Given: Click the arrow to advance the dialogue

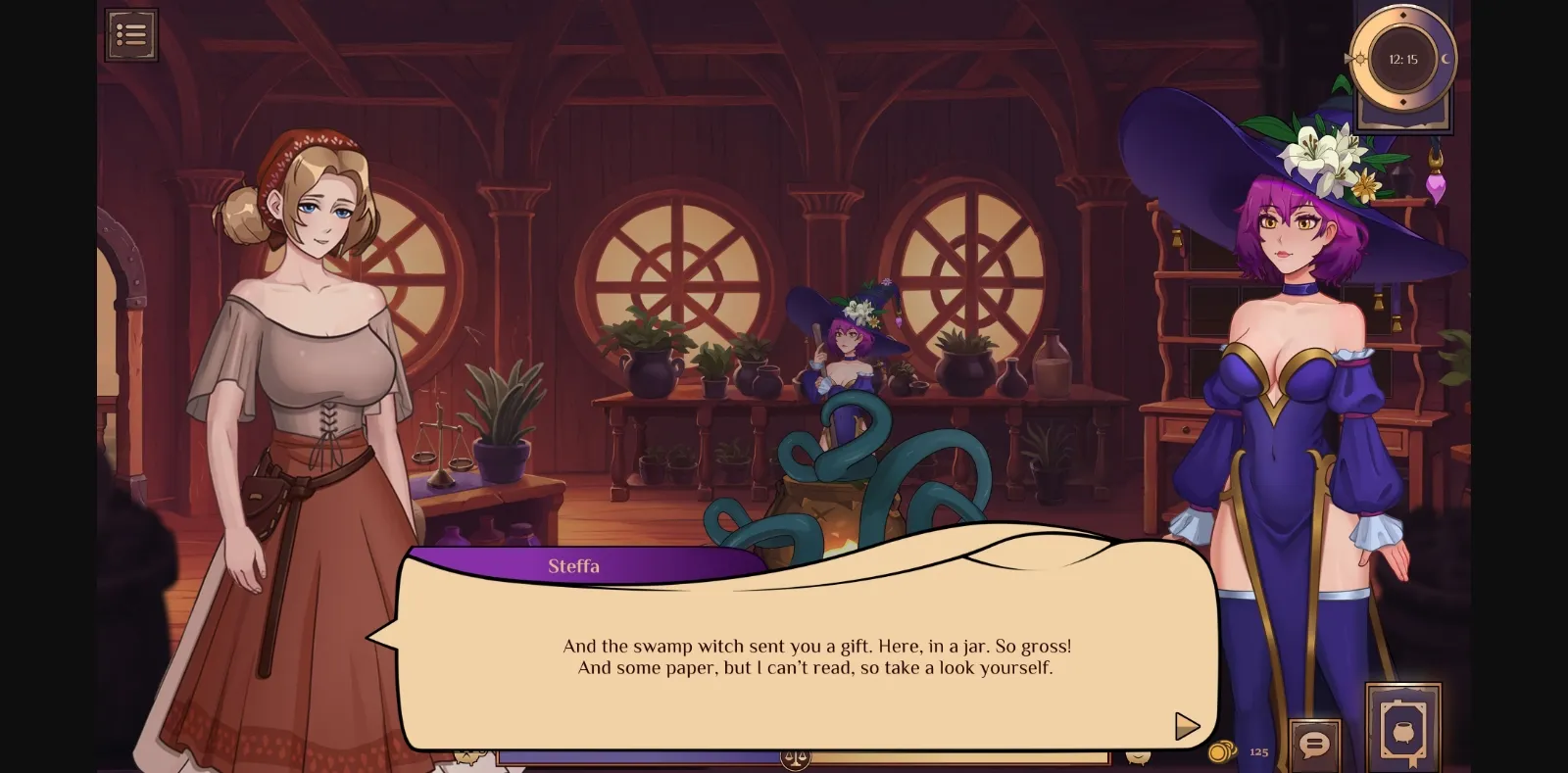Looking at the screenshot, I should (x=1187, y=727).
